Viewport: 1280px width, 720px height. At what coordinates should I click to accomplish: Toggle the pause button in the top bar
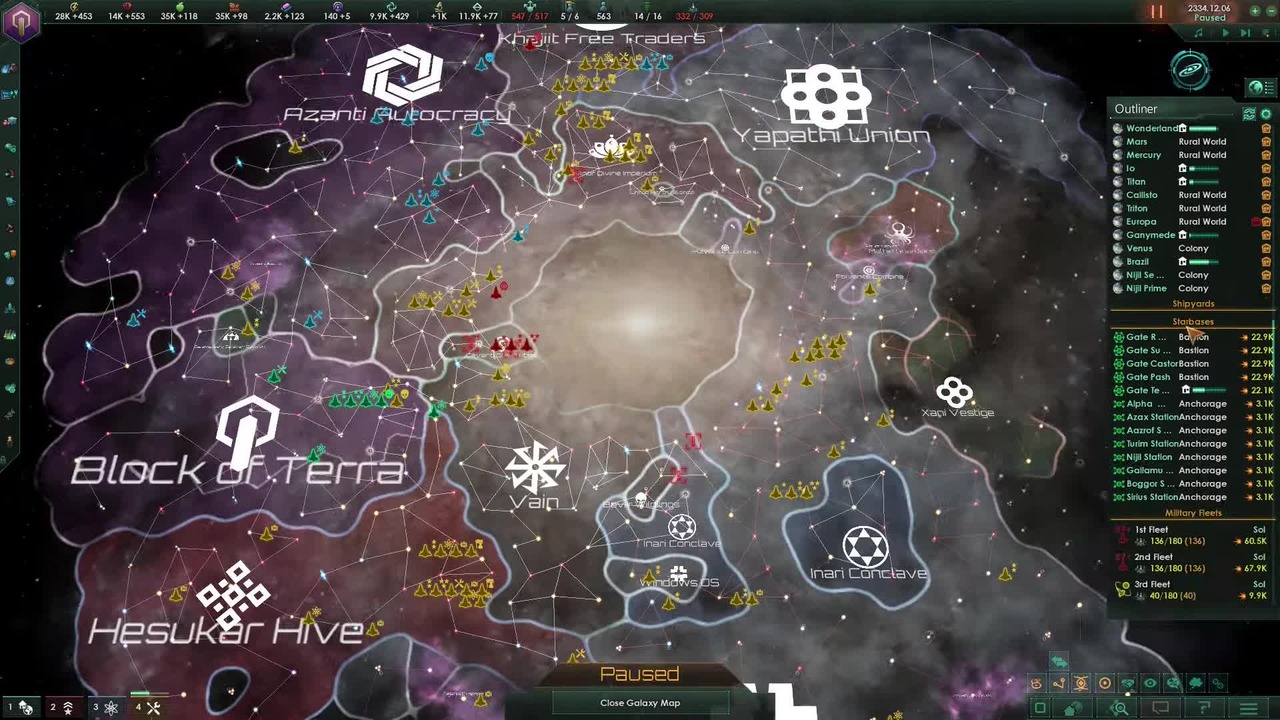point(1156,13)
